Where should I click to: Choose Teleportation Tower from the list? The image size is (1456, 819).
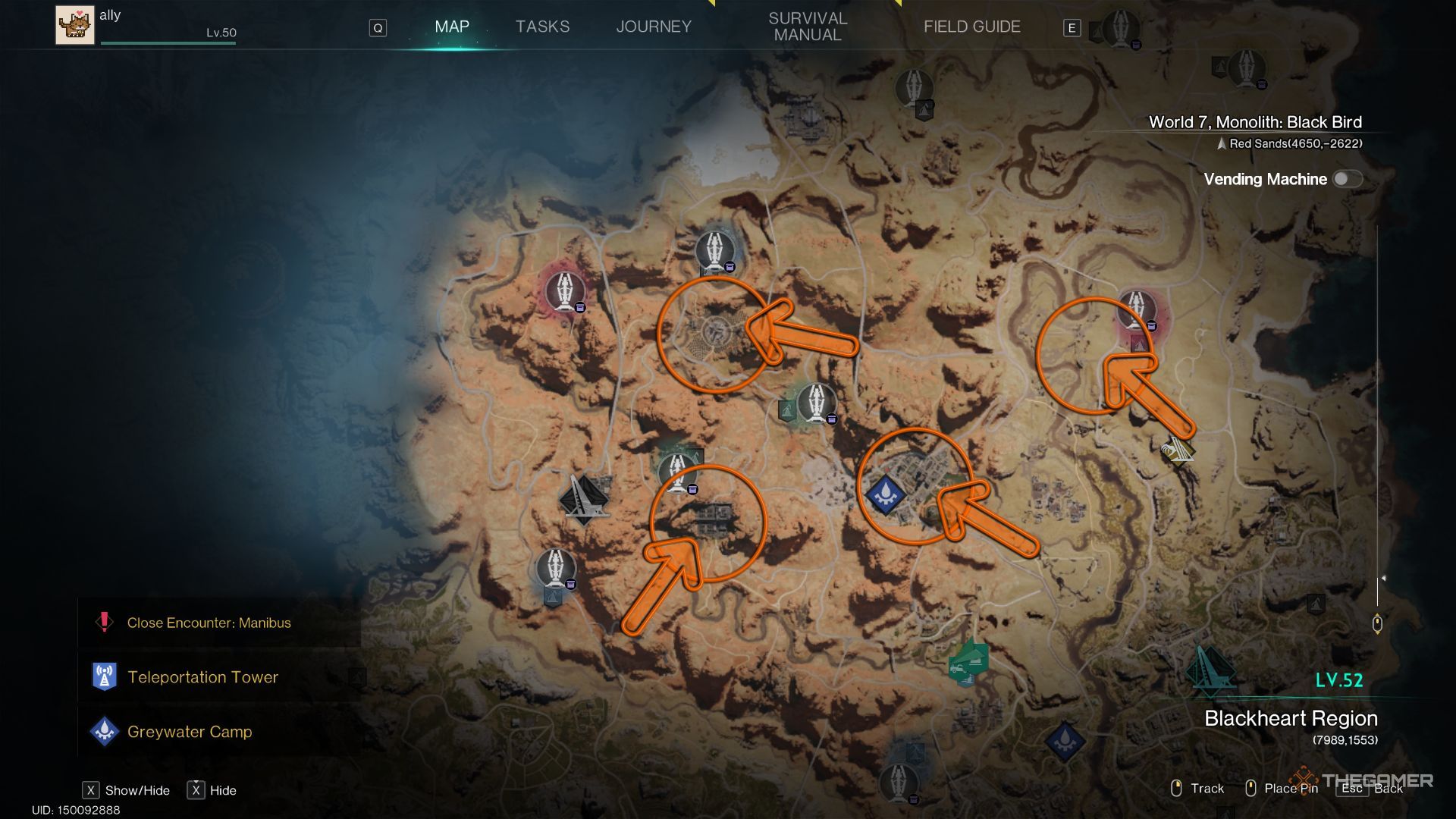202,677
